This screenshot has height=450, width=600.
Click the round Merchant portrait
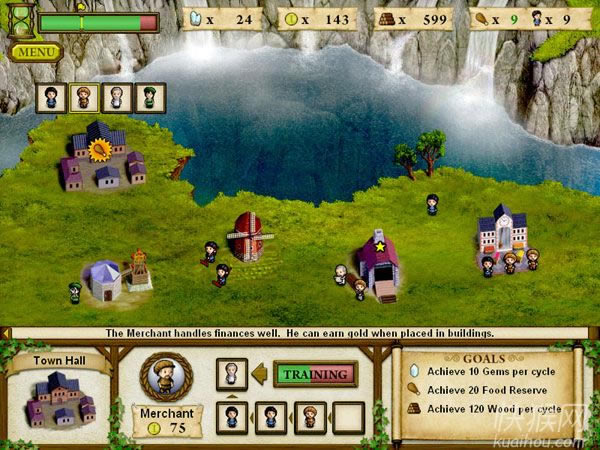coord(166,376)
